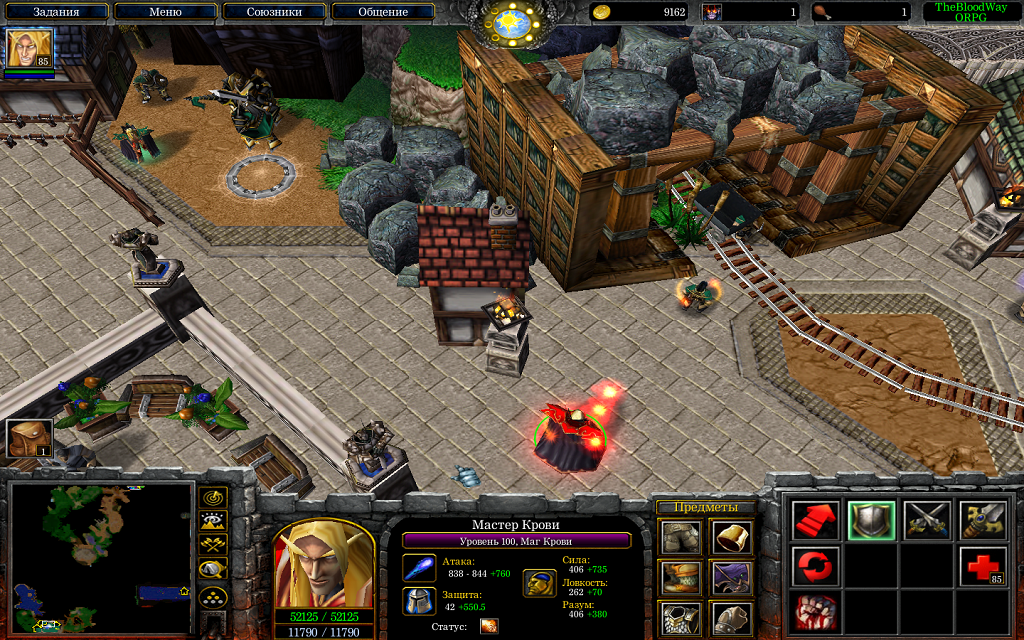Open the Общение chat log menu
Screen dimensions: 1024x640
(x=383, y=12)
